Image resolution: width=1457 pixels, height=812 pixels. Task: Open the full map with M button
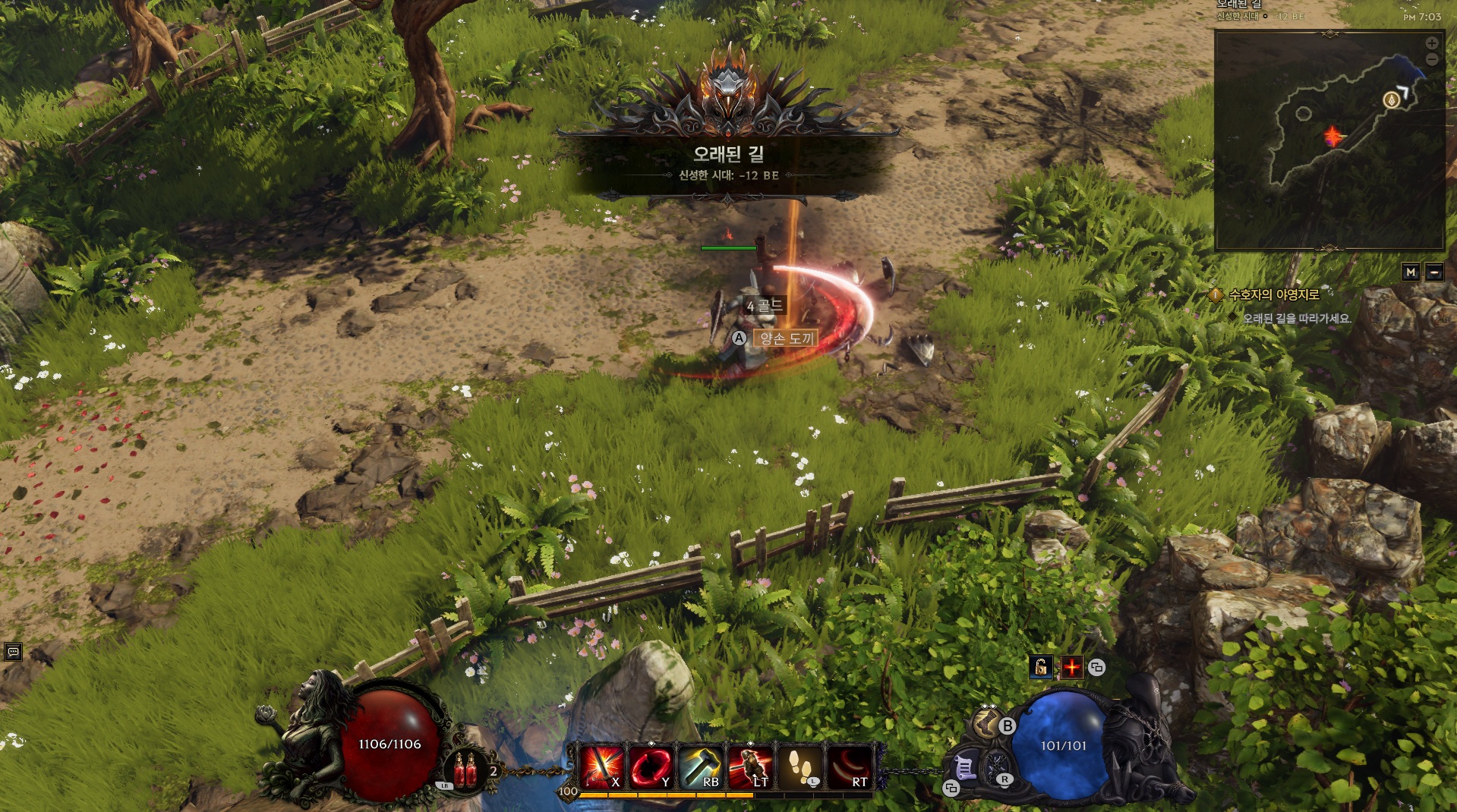(1411, 272)
